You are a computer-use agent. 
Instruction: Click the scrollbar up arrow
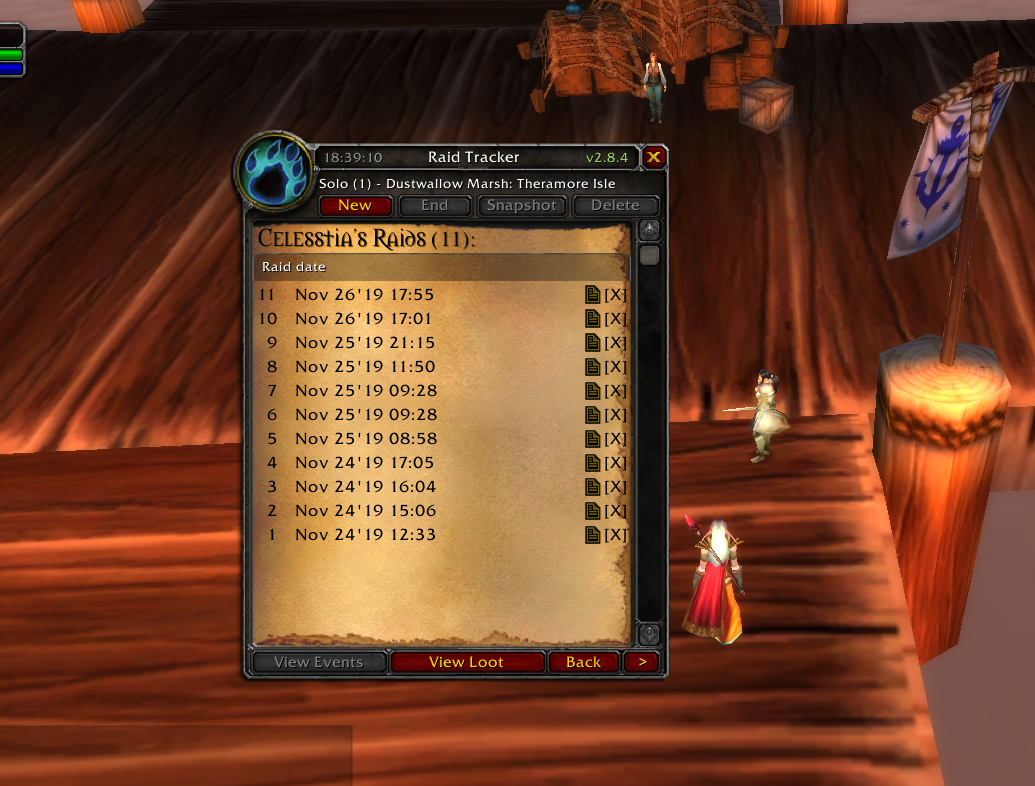[649, 231]
